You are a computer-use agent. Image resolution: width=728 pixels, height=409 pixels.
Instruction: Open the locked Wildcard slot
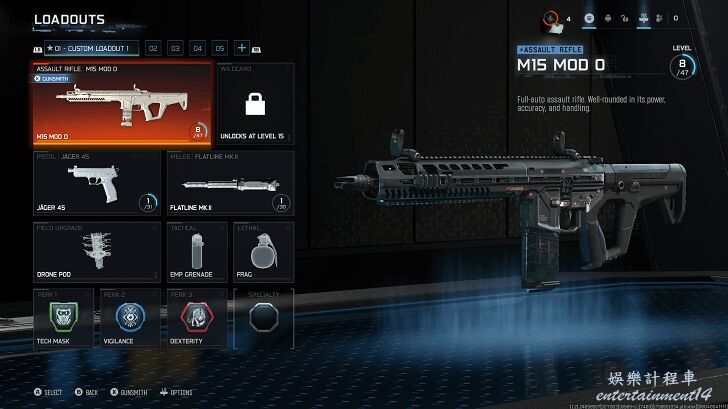(x=253, y=104)
